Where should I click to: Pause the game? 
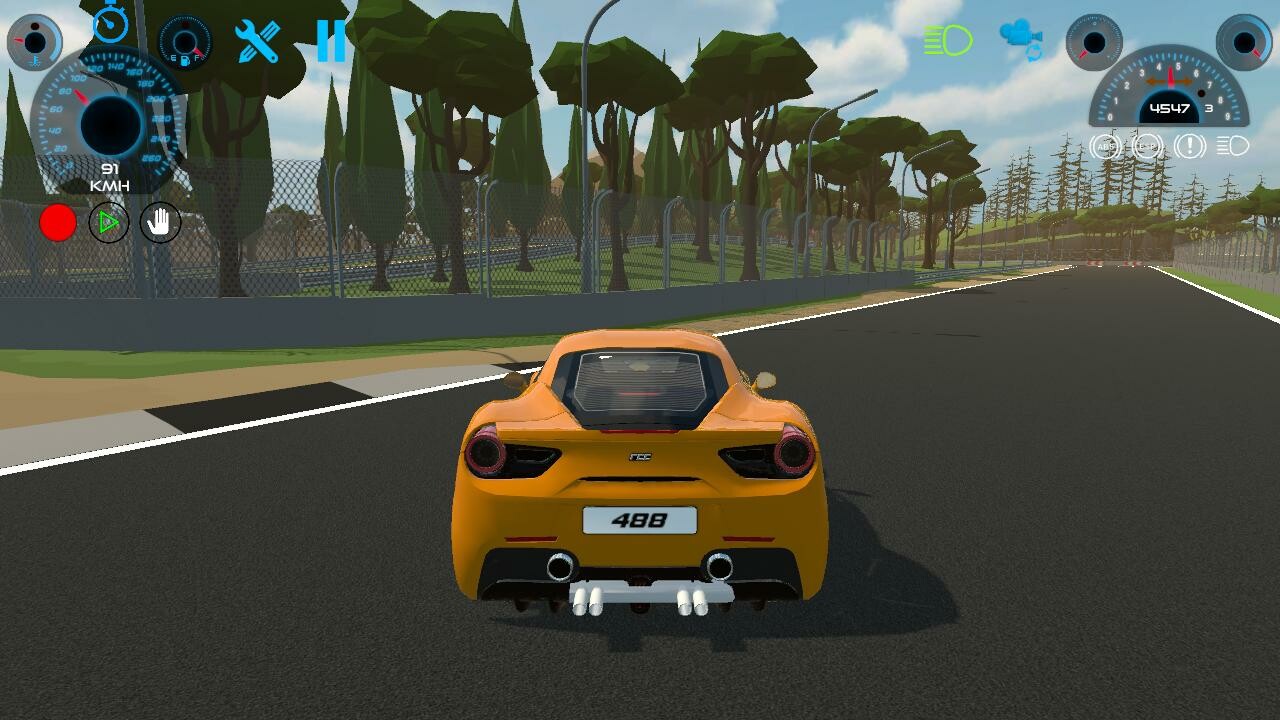(333, 42)
